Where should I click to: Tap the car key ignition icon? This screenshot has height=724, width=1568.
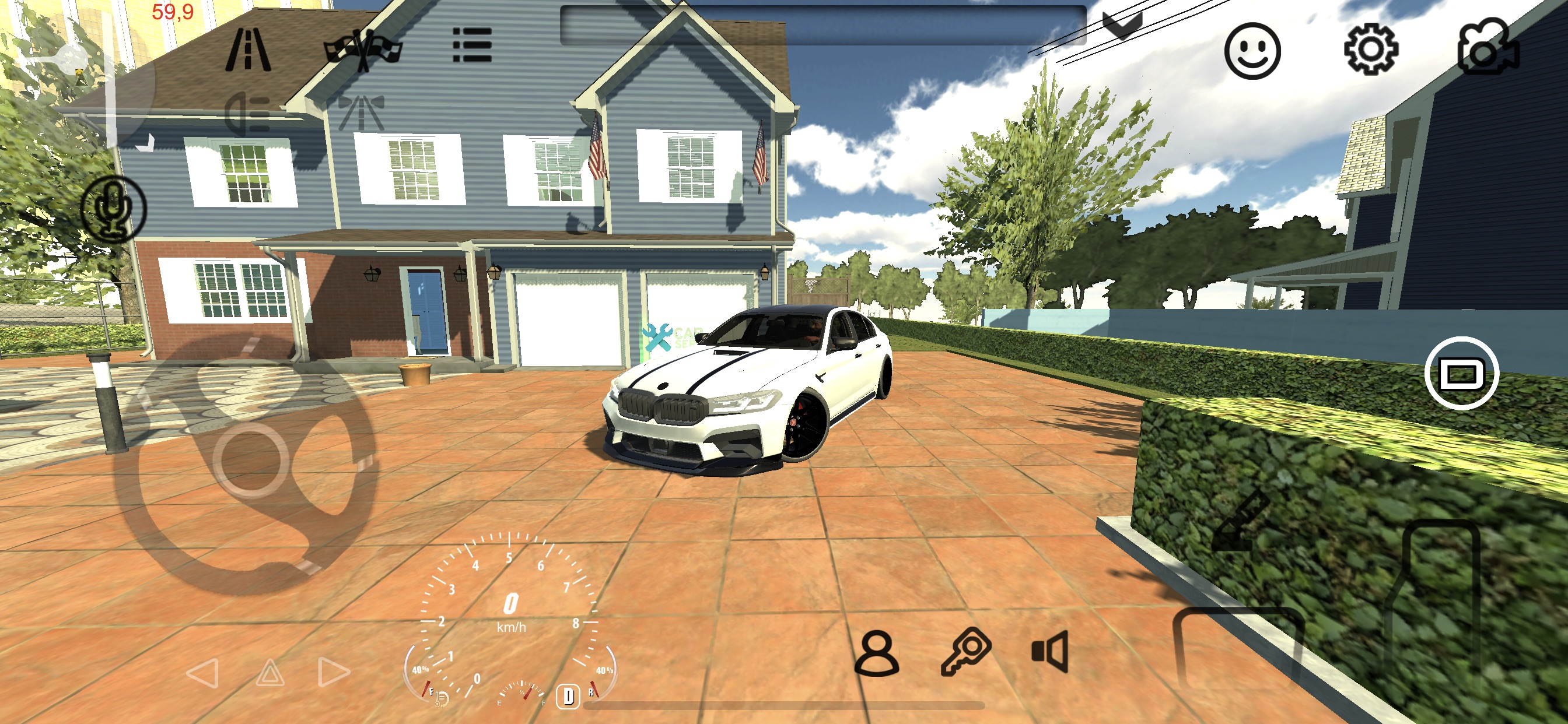click(966, 652)
